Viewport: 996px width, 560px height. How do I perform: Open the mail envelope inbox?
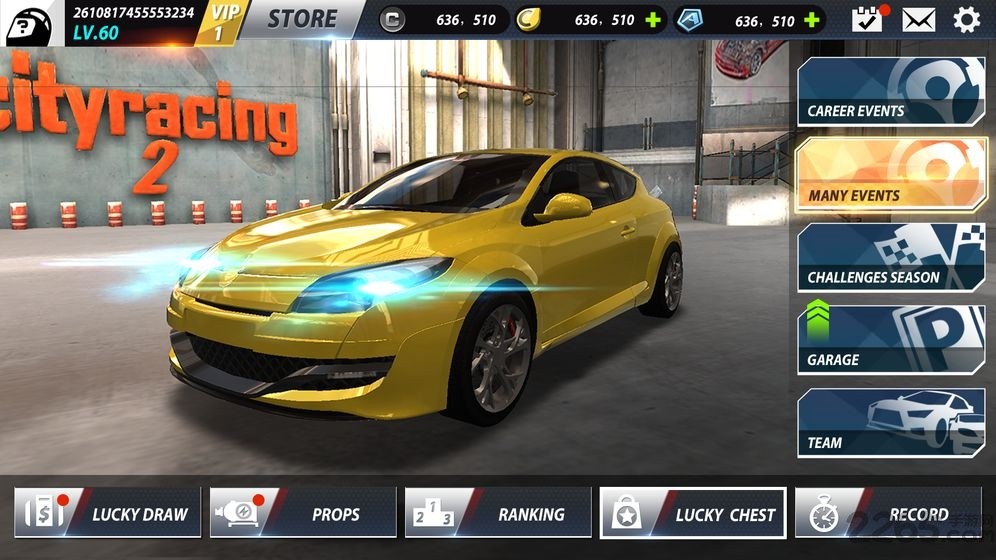(x=918, y=19)
